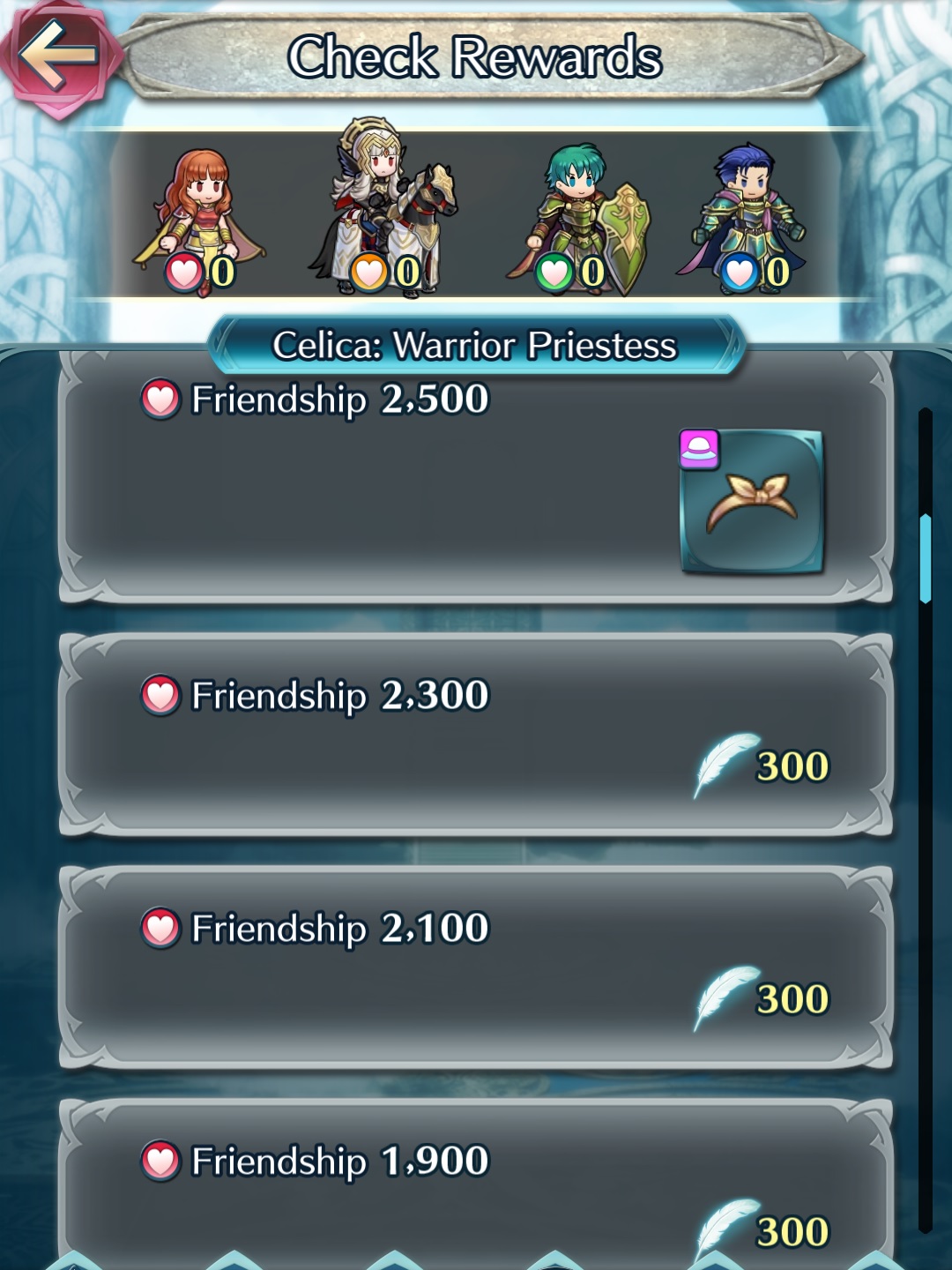Tap the Friendship 1,900 reward row
The image size is (952, 1270).
point(476,1191)
